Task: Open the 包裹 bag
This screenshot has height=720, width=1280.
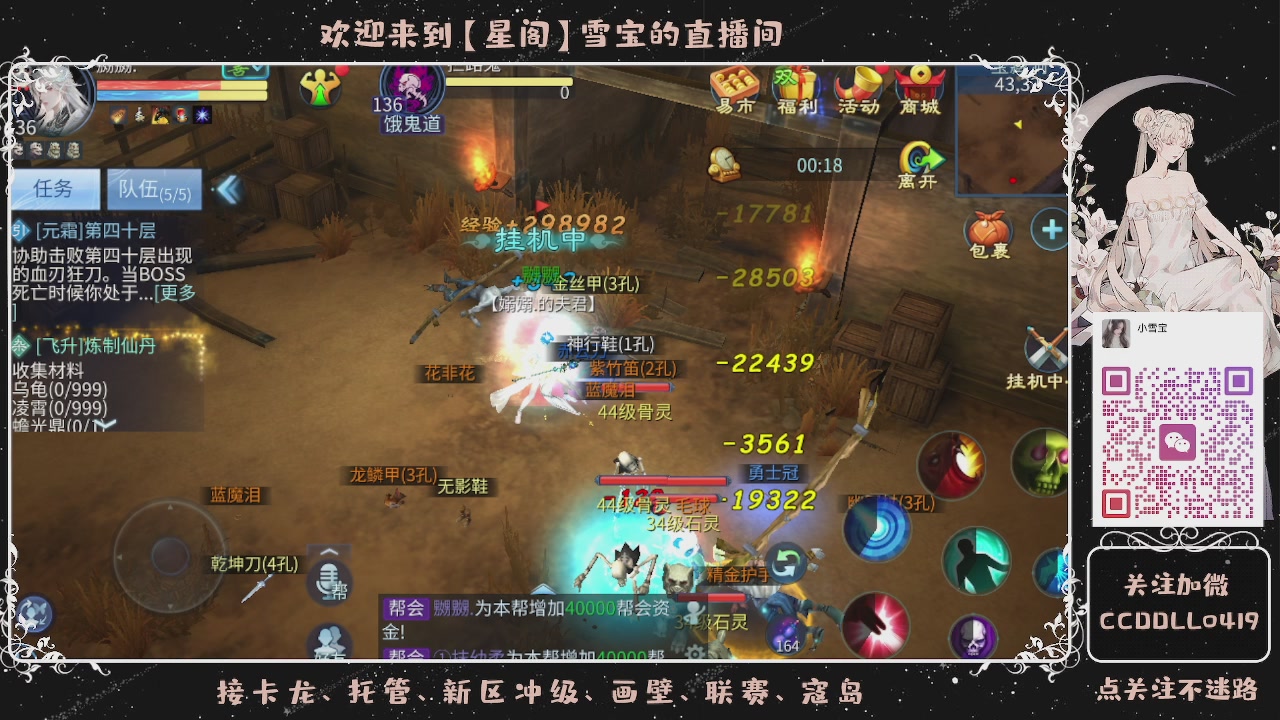Action: (x=988, y=228)
